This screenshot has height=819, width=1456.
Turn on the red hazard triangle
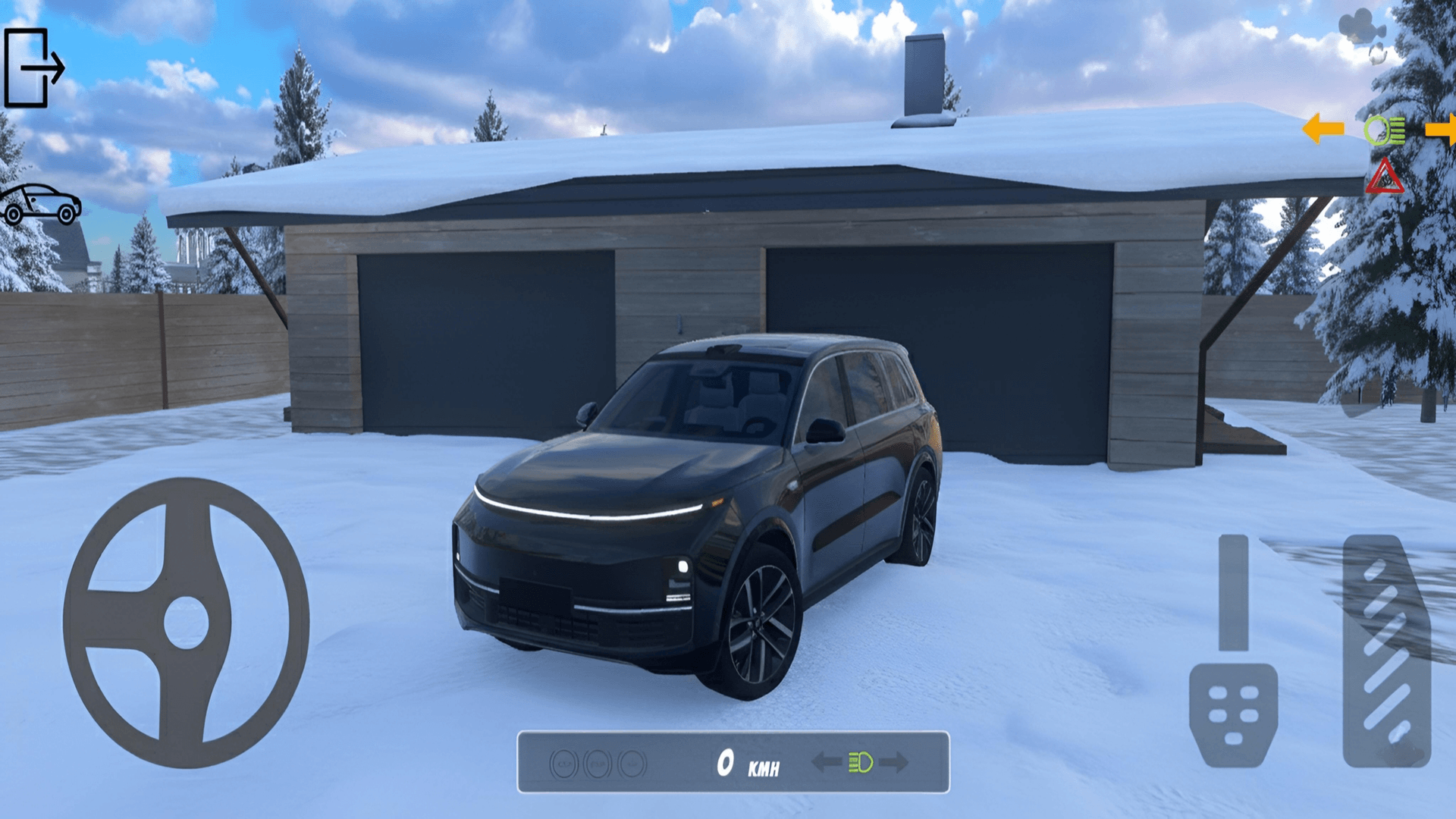coord(1385,177)
